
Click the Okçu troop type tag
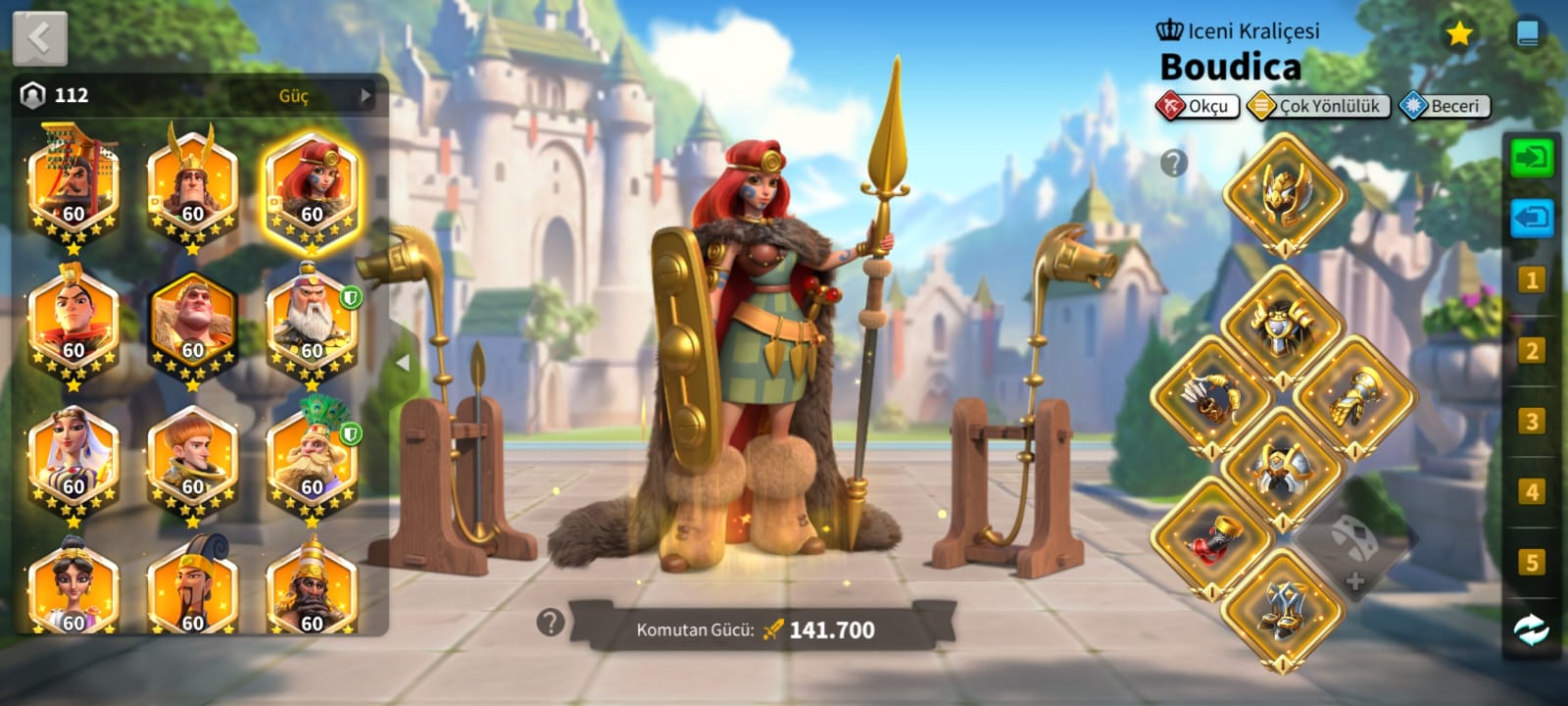pos(1198,106)
